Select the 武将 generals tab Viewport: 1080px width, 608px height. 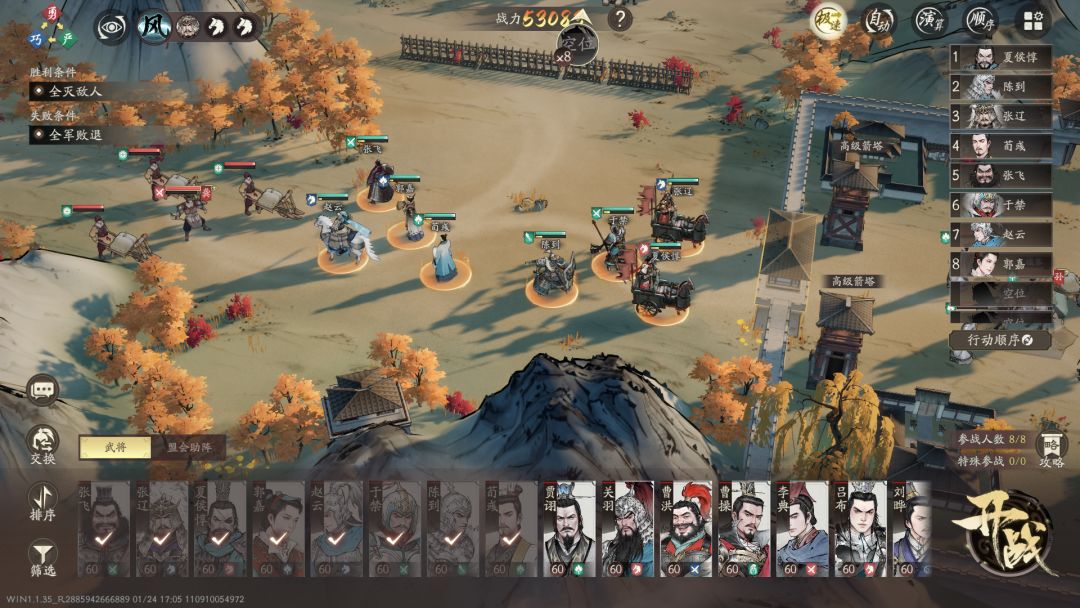pos(115,448)
